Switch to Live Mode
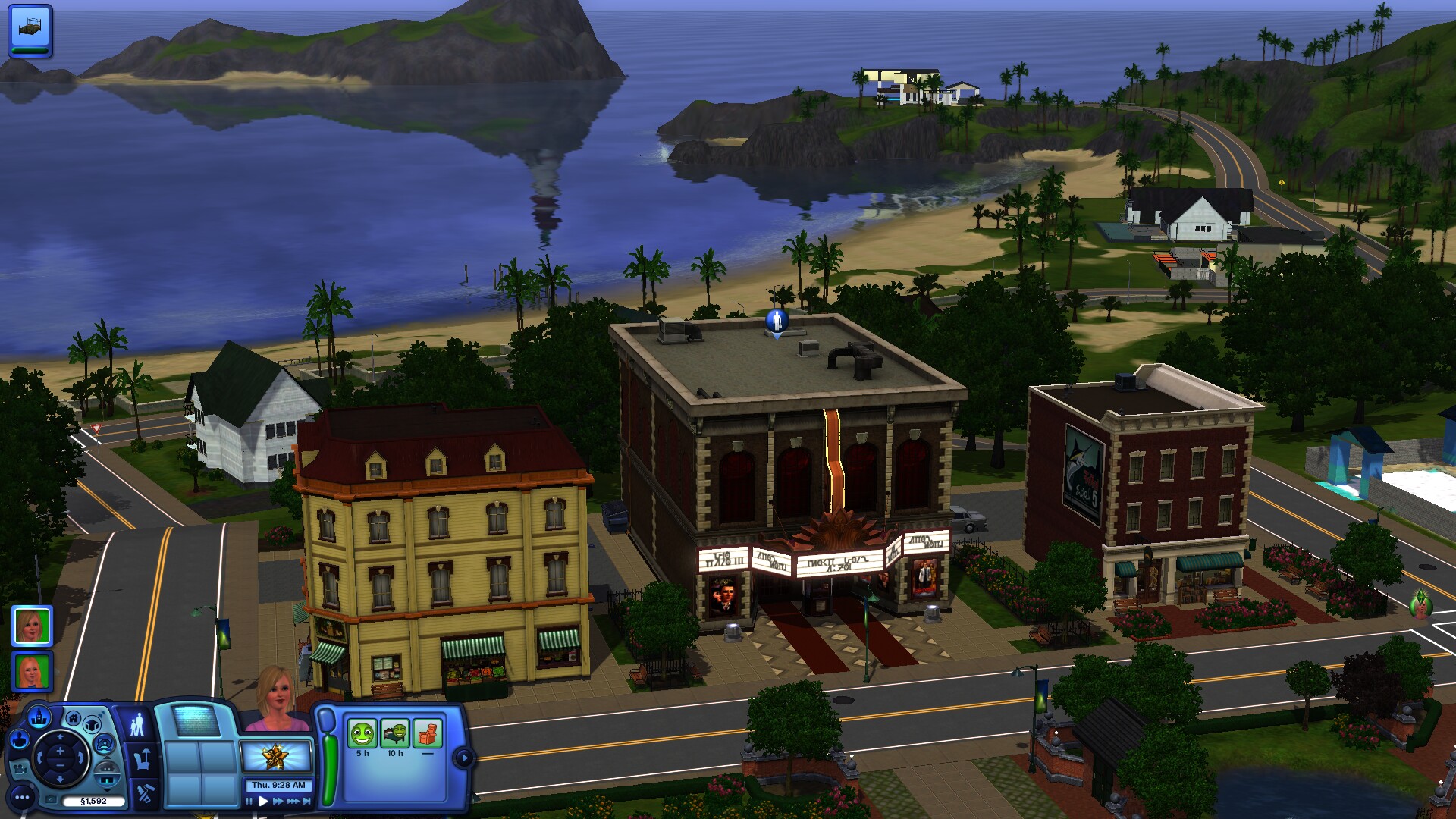Screen dimensions: 1456x819 pyautogui.click(x=137, y=725)
